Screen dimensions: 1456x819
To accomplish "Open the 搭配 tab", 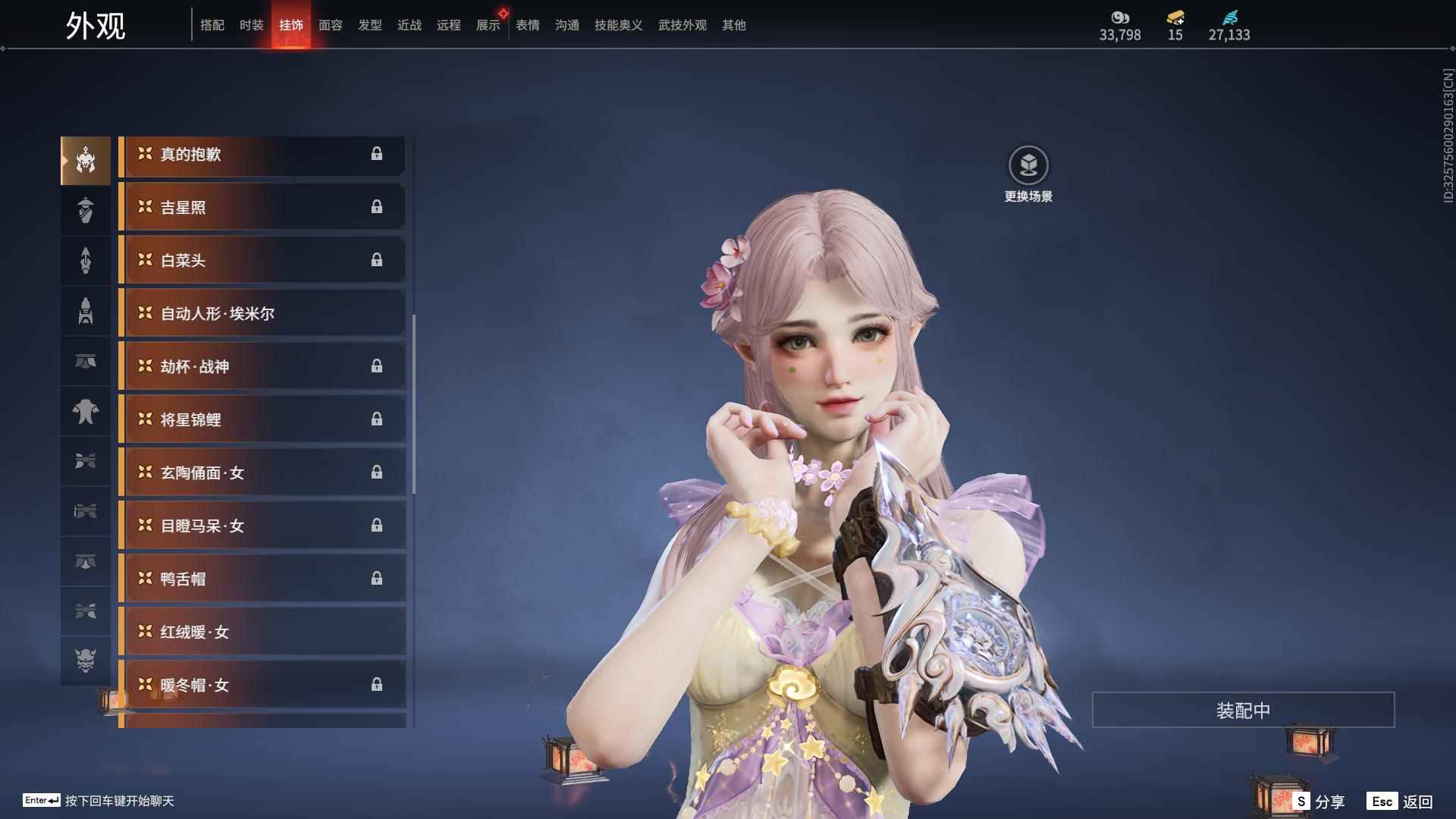I will (212, 25).
